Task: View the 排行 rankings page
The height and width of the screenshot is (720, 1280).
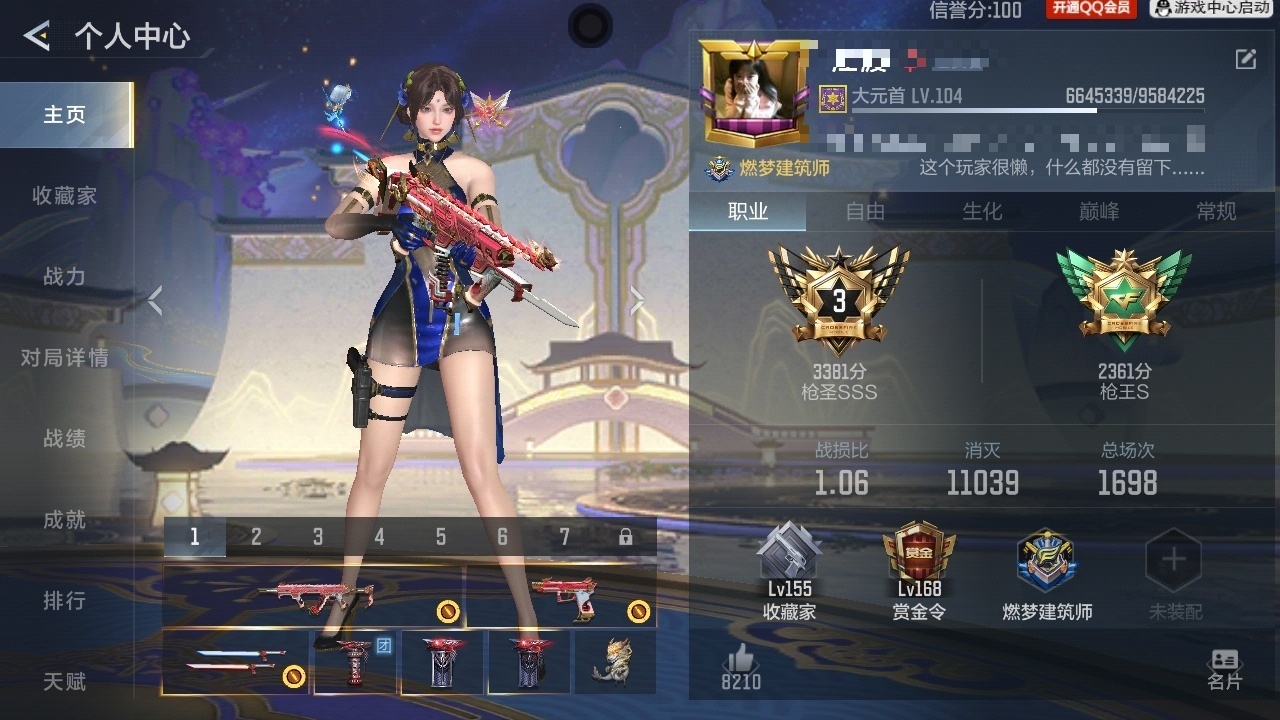Action: pos(65,601)
